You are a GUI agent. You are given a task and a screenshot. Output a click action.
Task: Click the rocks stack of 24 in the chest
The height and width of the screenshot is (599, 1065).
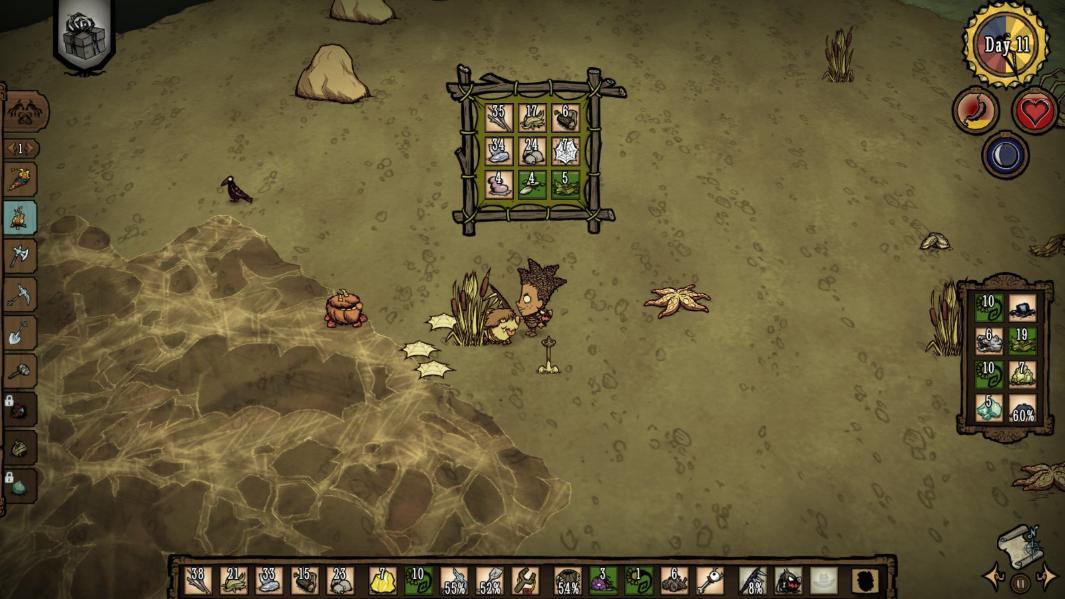533,150
